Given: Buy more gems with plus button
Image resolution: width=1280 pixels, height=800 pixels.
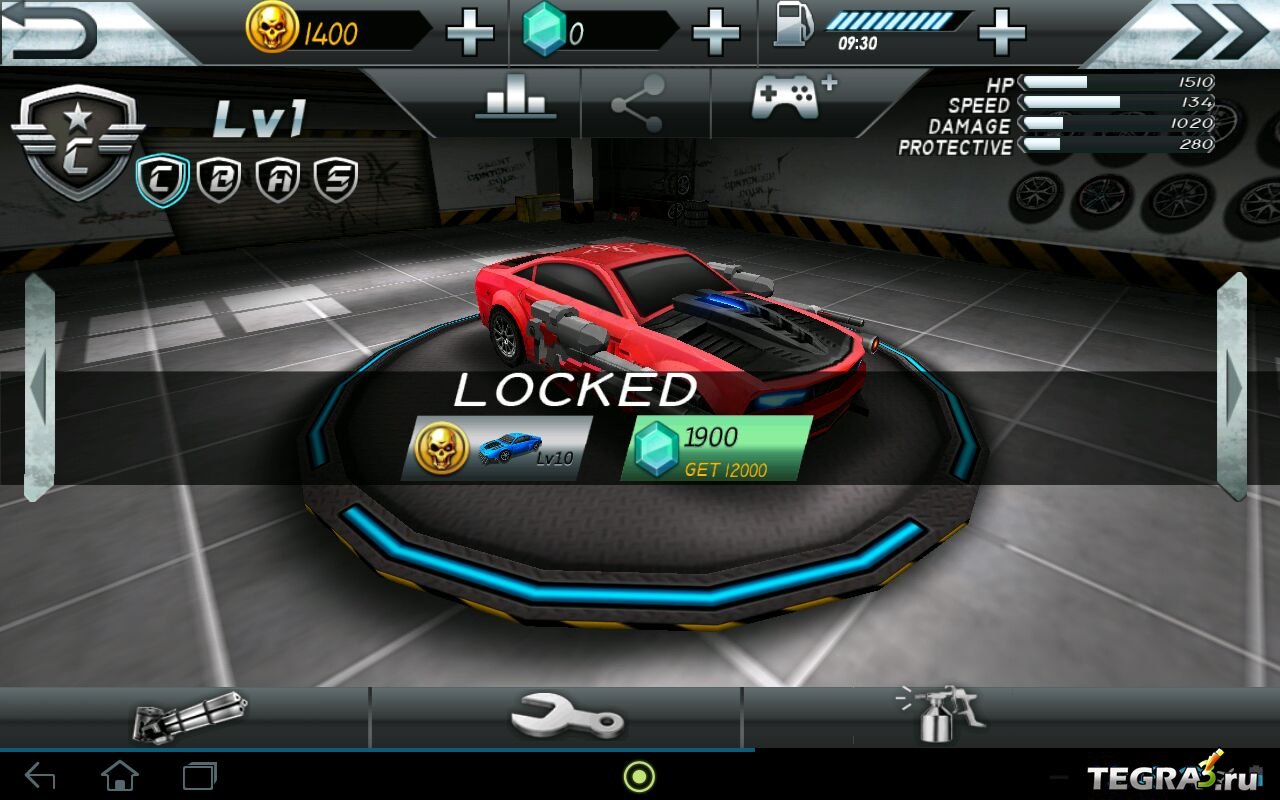Looking at the screenshot, I should tap(716, 34).
